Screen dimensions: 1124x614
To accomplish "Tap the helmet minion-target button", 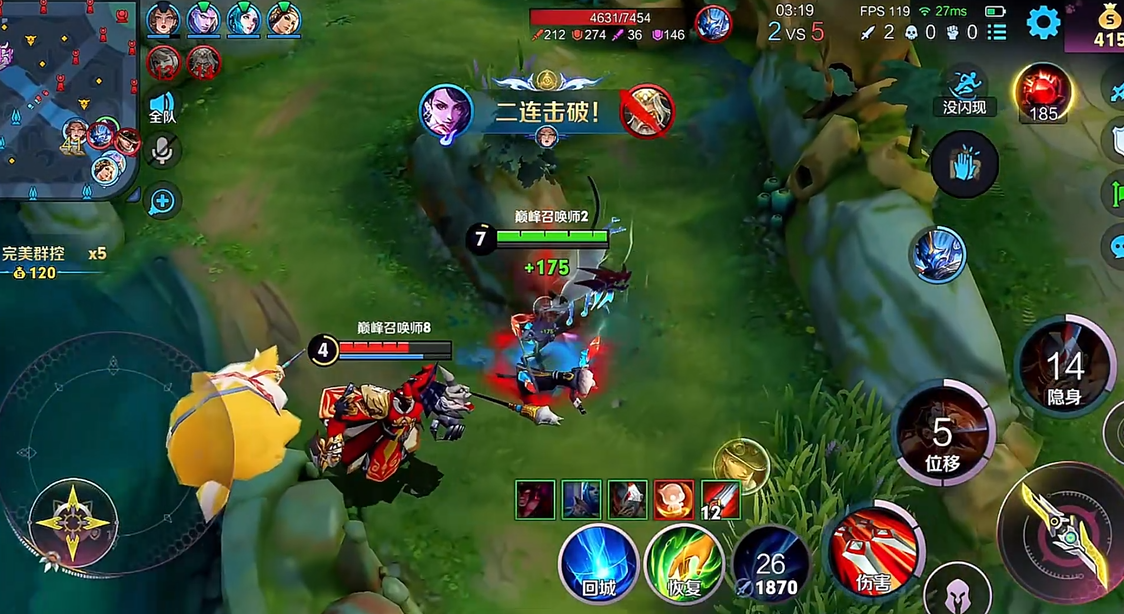I will (x=957, y=590).
